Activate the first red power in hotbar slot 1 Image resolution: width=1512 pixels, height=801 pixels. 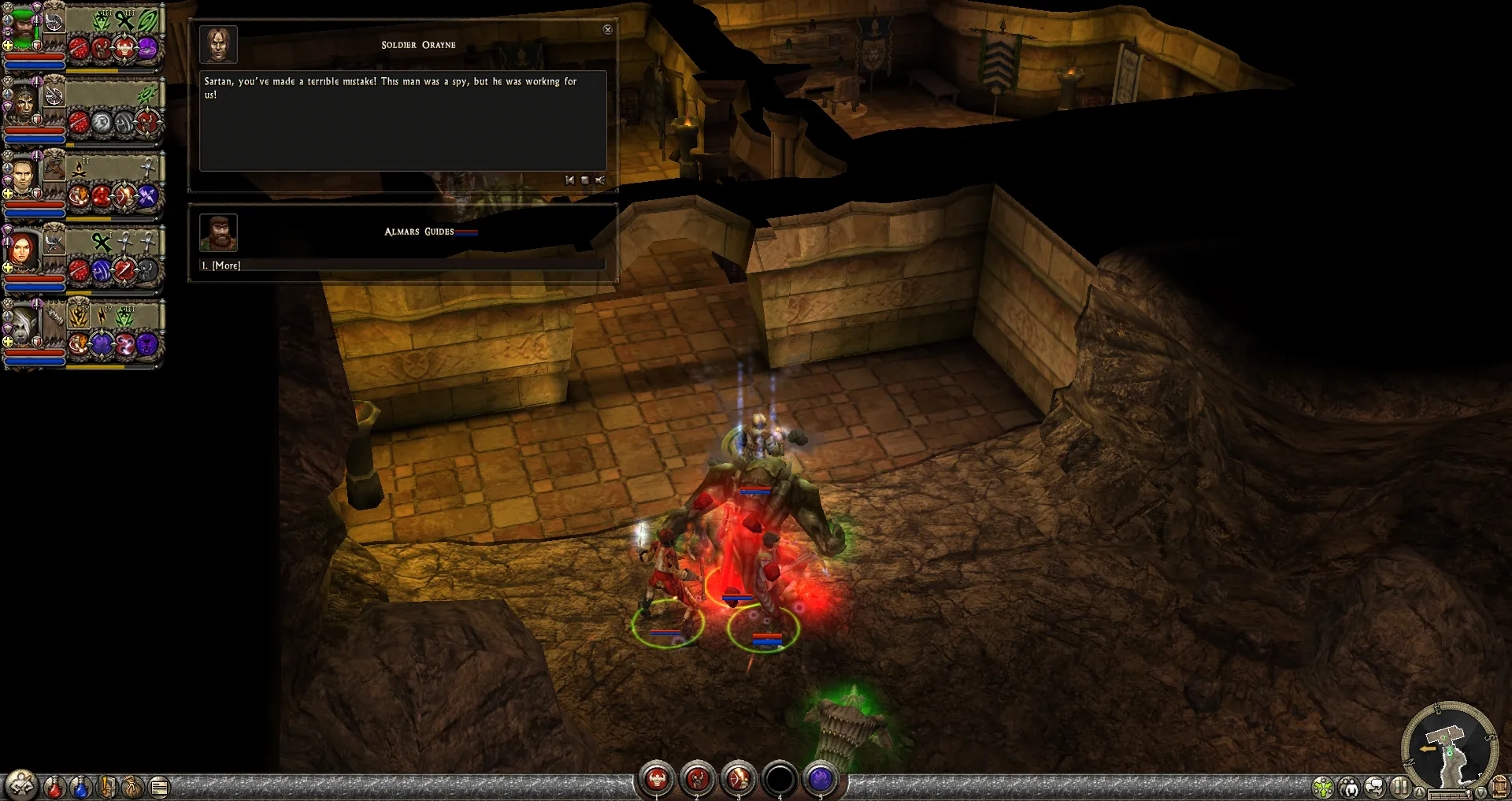(657, 779)
